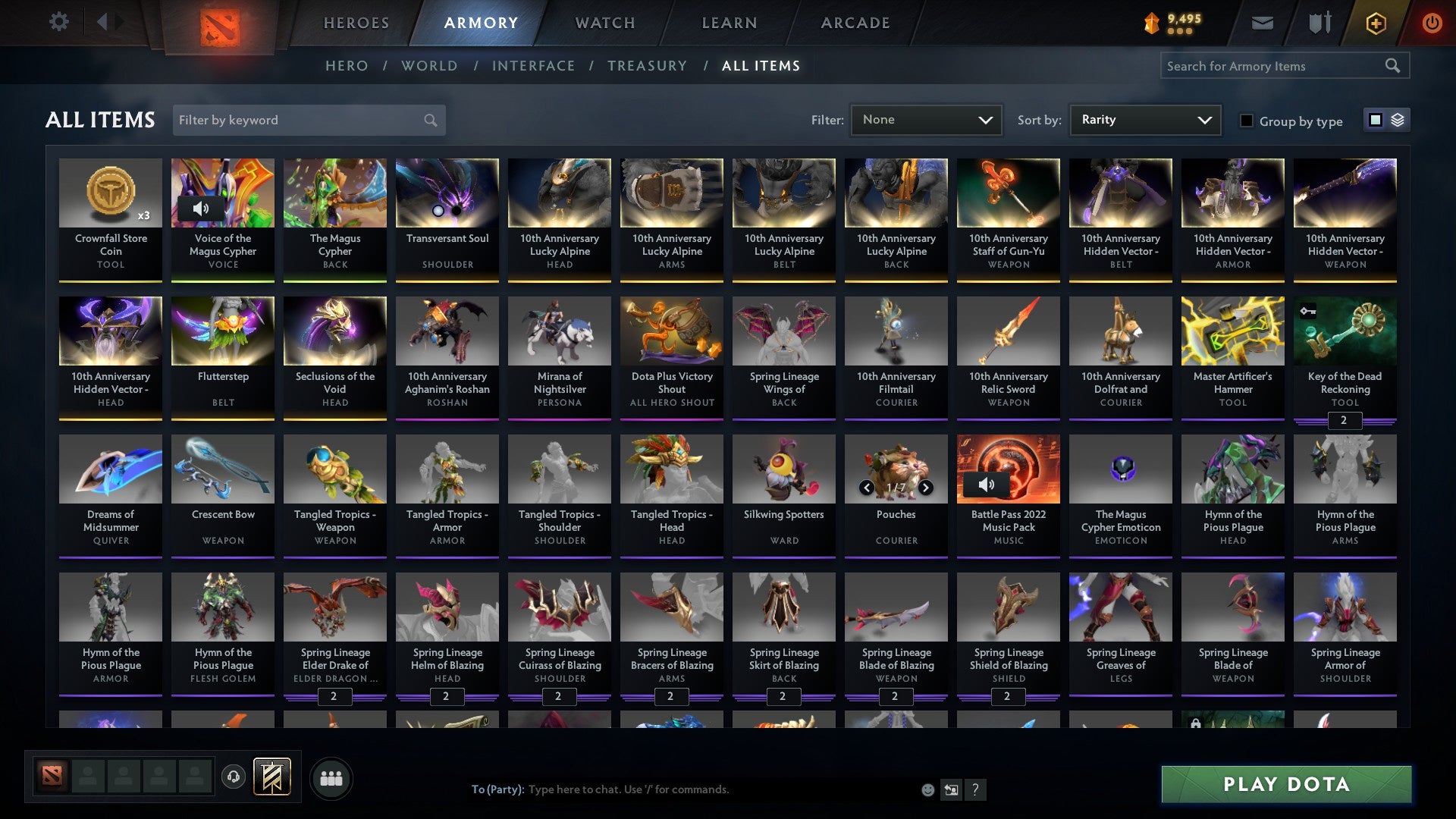The width and height of the screenshot is (1456, 819).
Task: Open the Filter dropdown set to None
Action: pos(925,120)
